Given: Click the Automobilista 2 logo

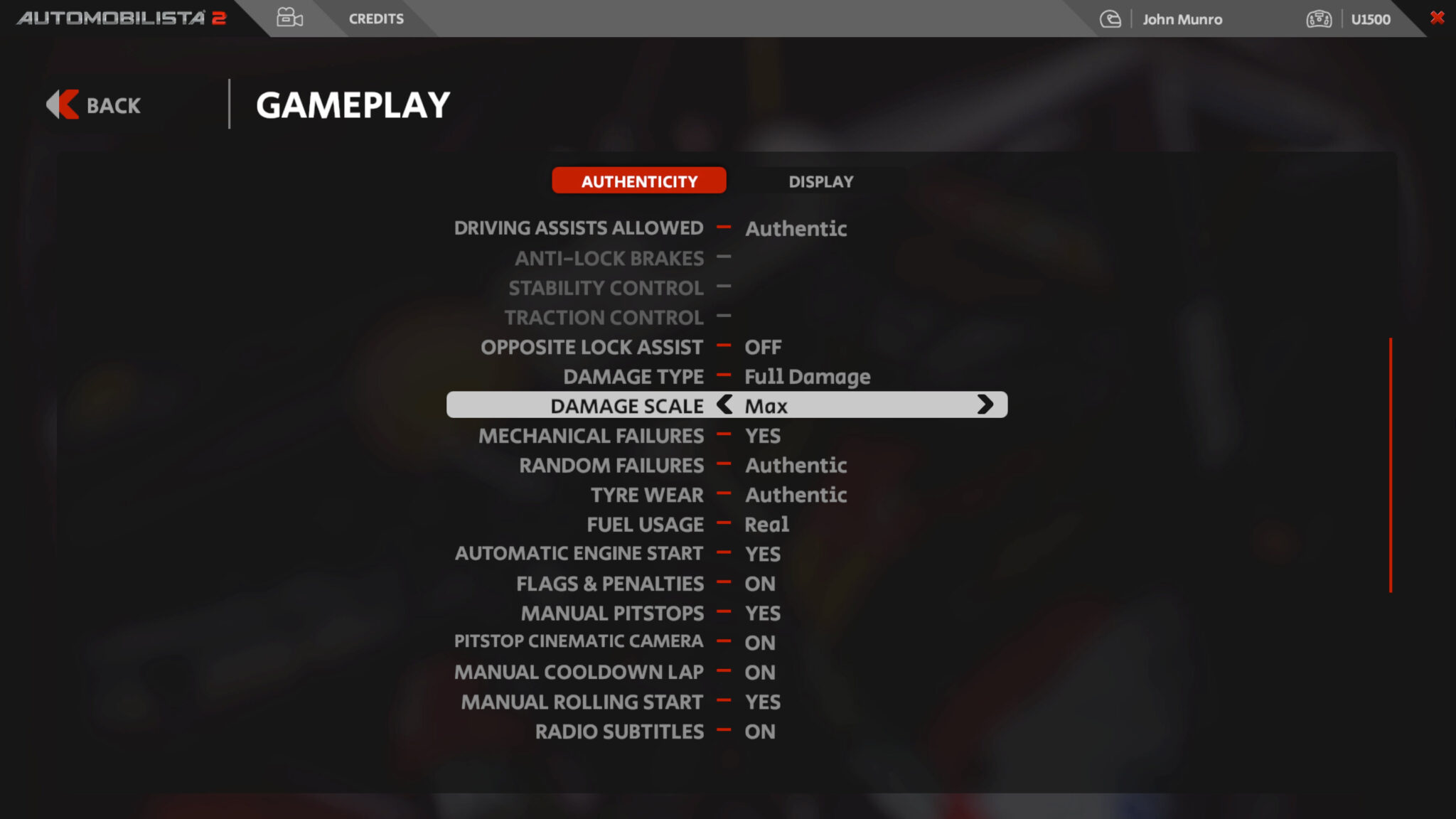Looking at the screenshot, I should click(121, 18).
